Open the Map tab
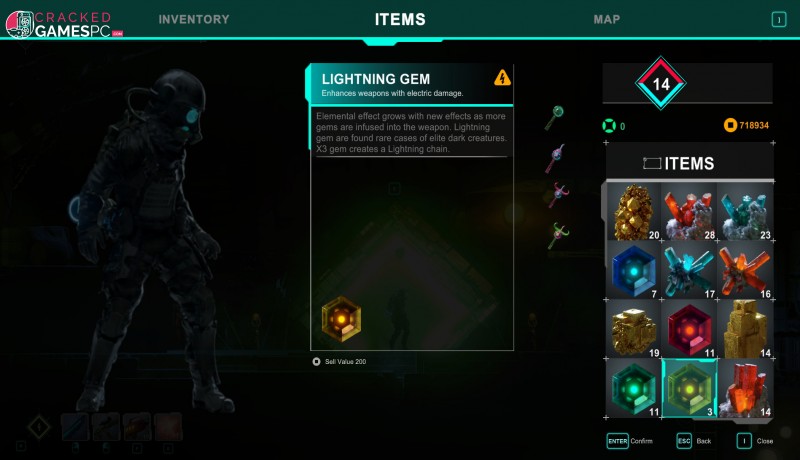 coord(606,20)
